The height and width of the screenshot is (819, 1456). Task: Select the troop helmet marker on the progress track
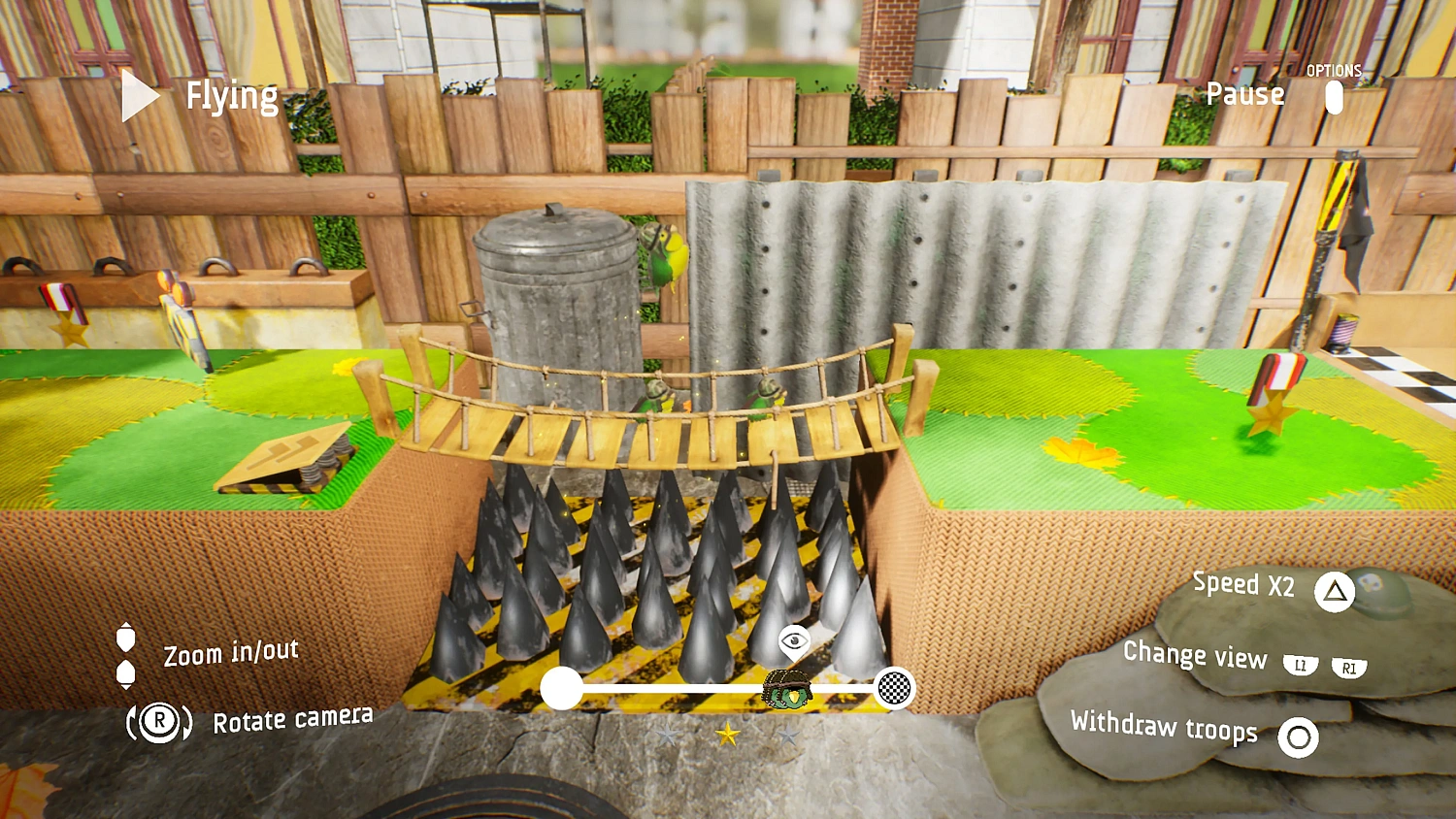point(786,689)
